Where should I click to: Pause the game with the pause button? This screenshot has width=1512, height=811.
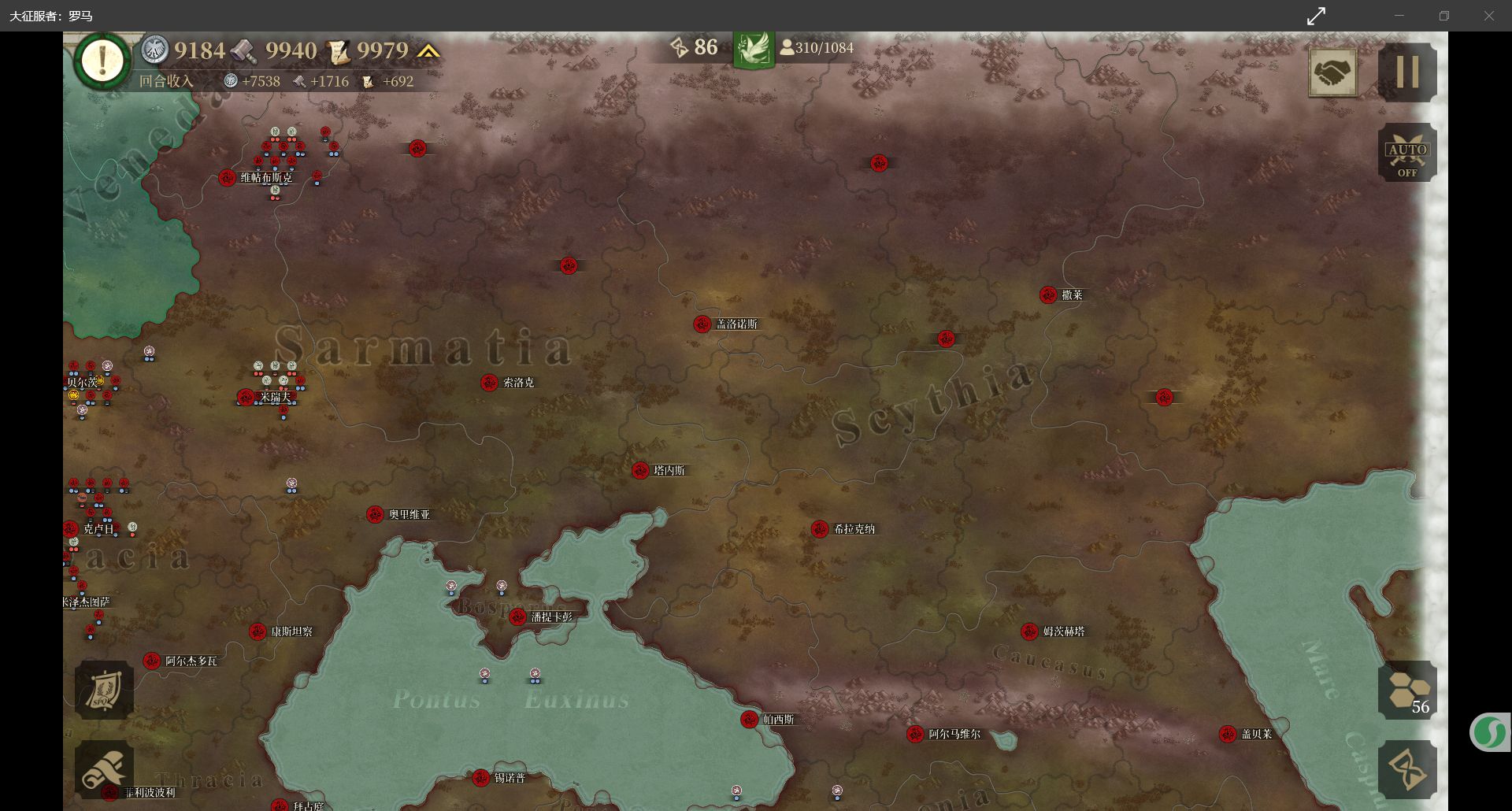(1407, 72)
